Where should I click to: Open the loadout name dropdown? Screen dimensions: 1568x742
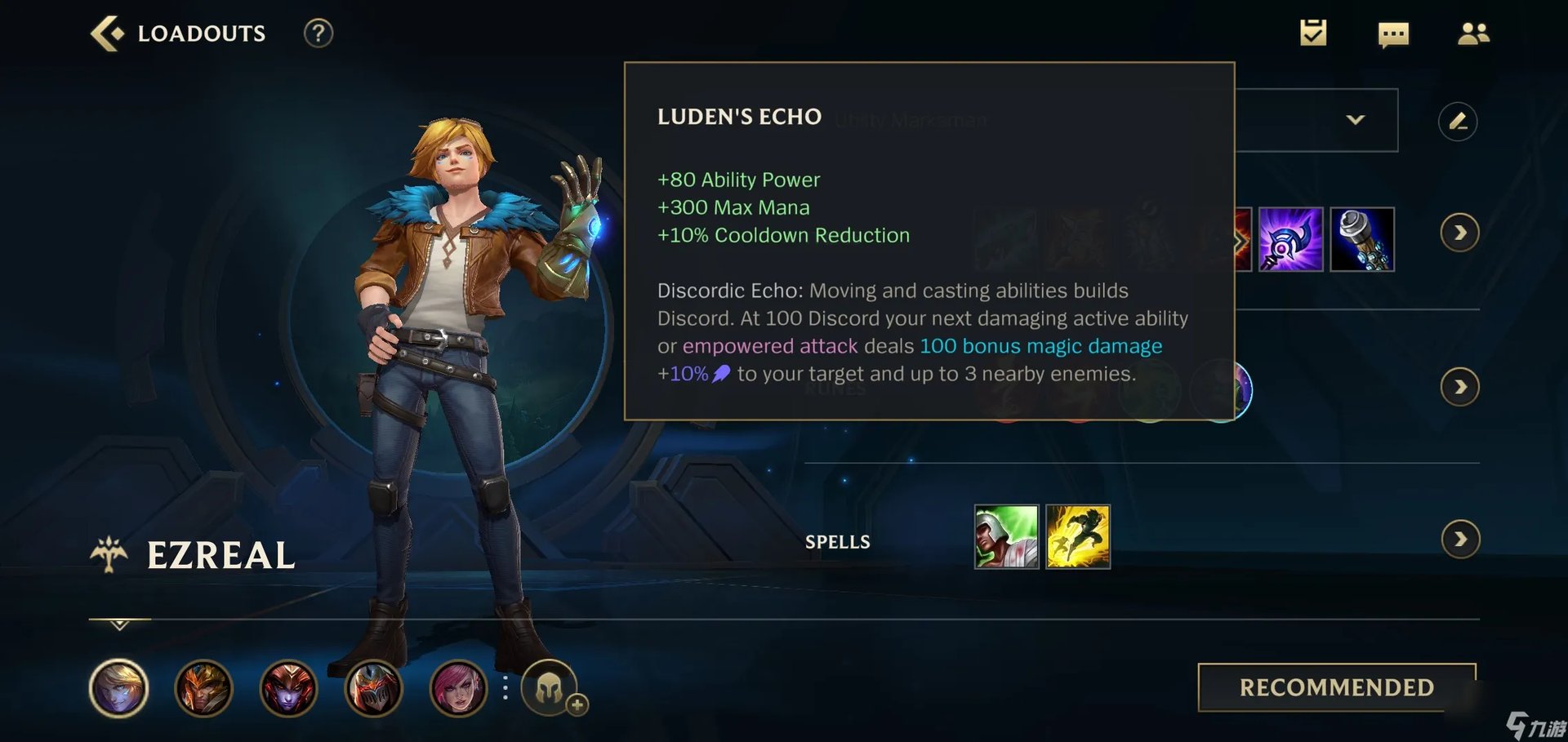tap(1356, 119)
